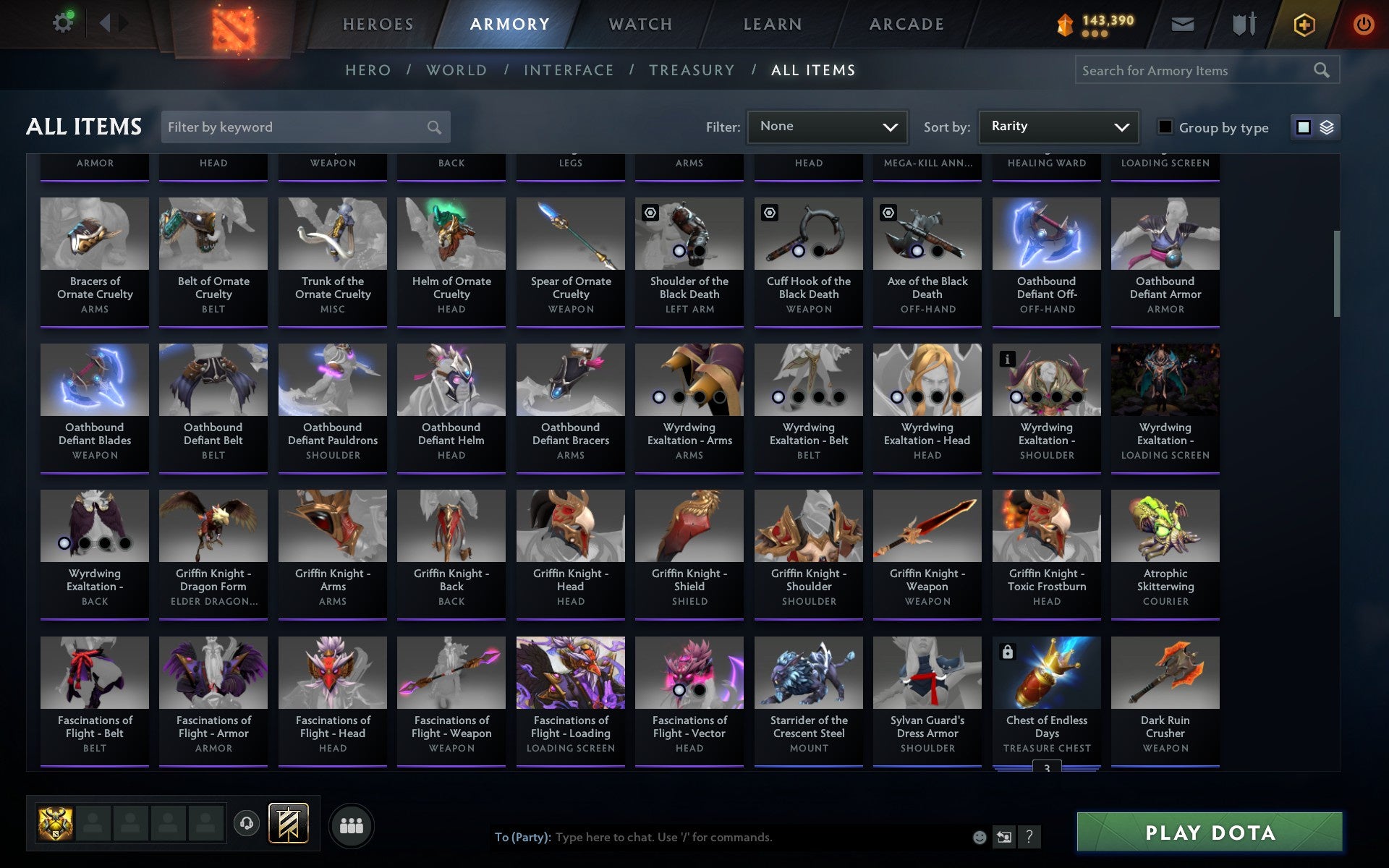This screenshot has height=868, width=1389.
Task: Switch to the WATCH tab
Action: (x=640, y=23)
